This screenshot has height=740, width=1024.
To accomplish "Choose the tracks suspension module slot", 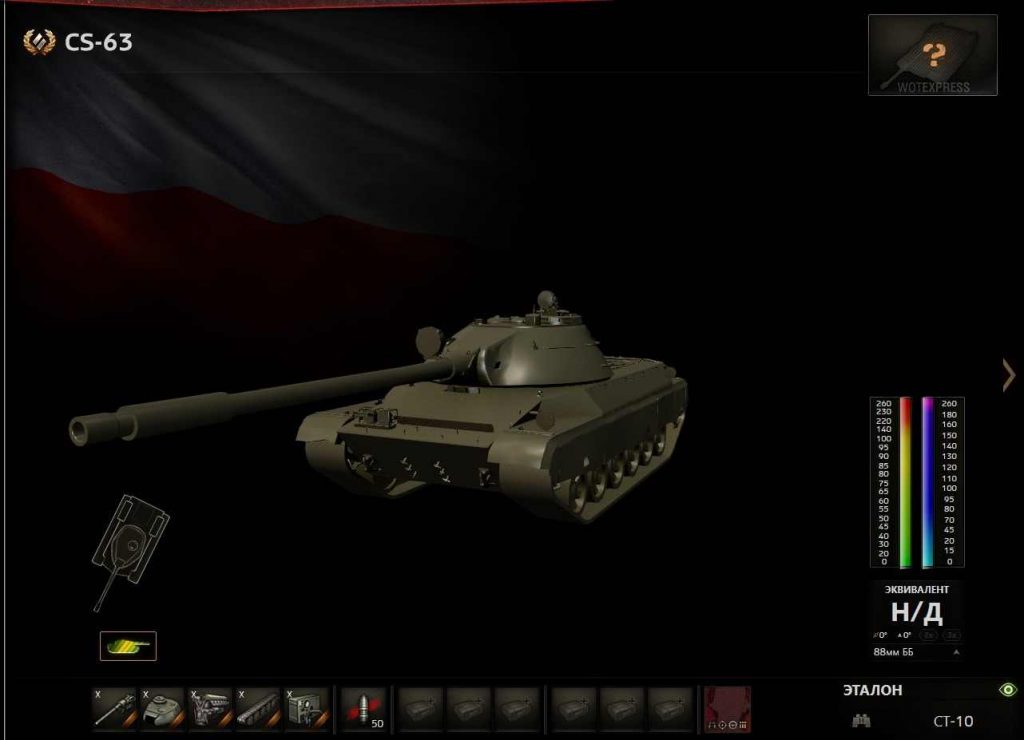I will click(258, 707).
